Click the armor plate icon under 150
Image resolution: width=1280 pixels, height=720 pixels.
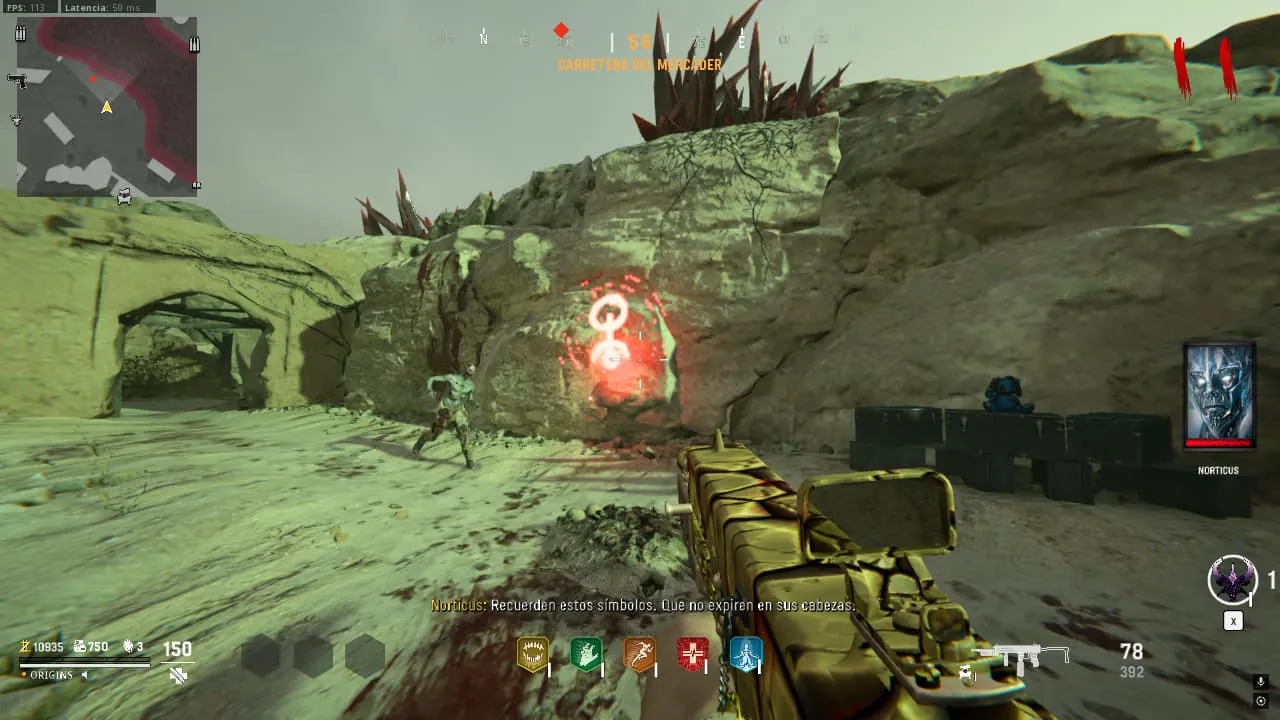[178, 676]
